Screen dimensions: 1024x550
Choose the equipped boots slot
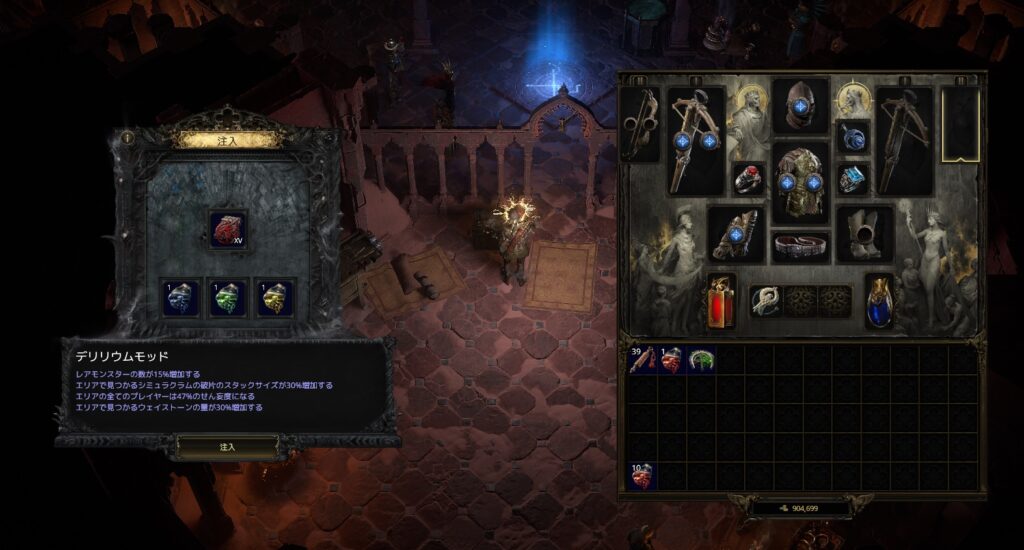click(864, 233)
